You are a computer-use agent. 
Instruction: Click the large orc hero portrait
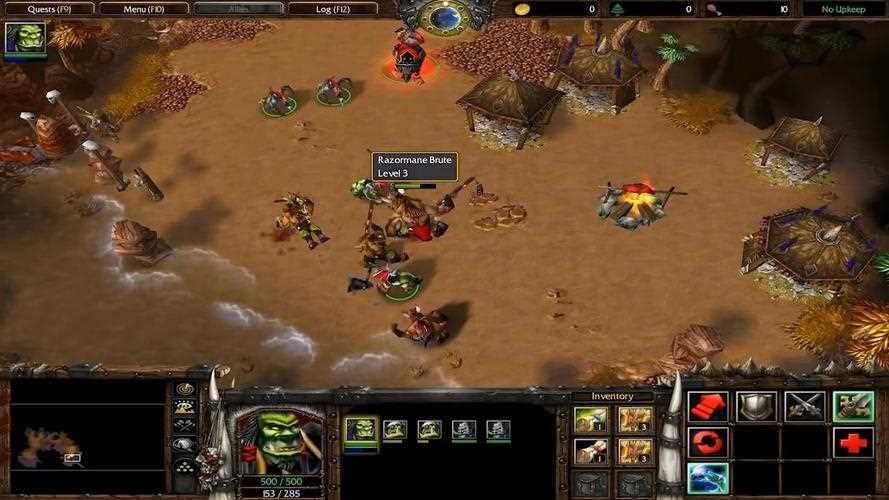point(264,440)
